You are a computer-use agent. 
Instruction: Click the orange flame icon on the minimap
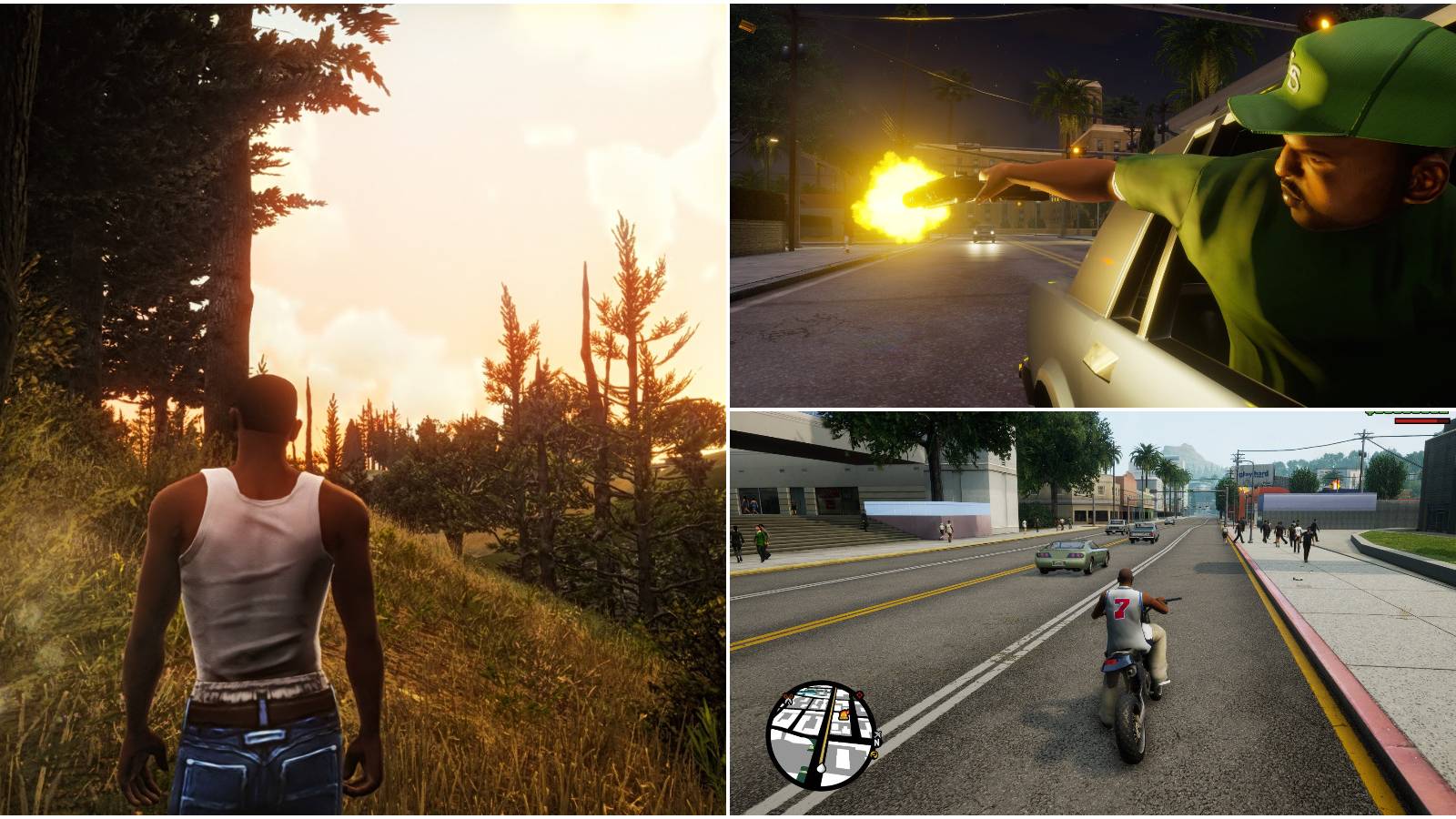[x=844, y=714]
